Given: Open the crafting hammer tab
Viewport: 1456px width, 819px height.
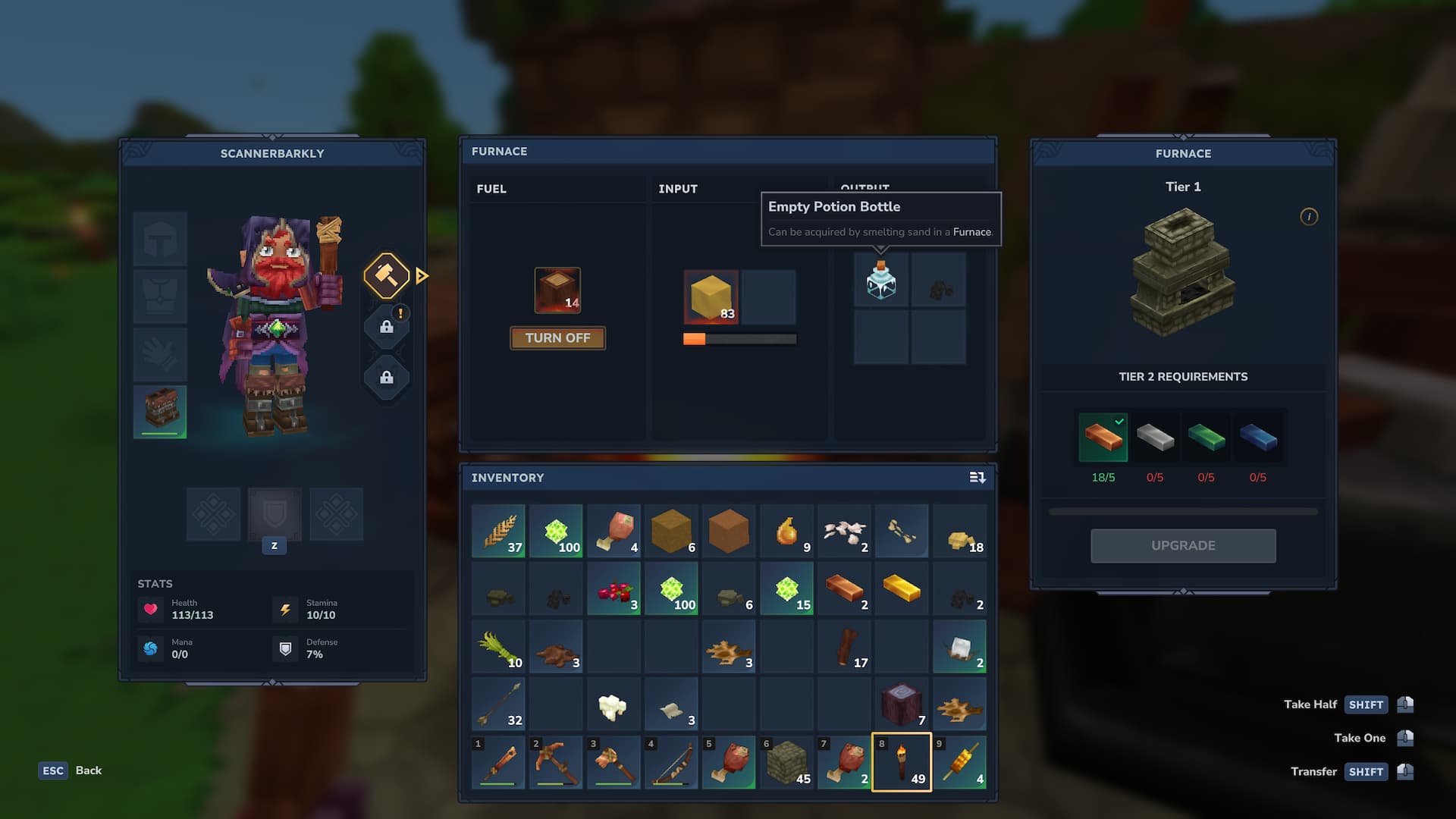Looking at the screenshot, I should click(x=386, y=275).
